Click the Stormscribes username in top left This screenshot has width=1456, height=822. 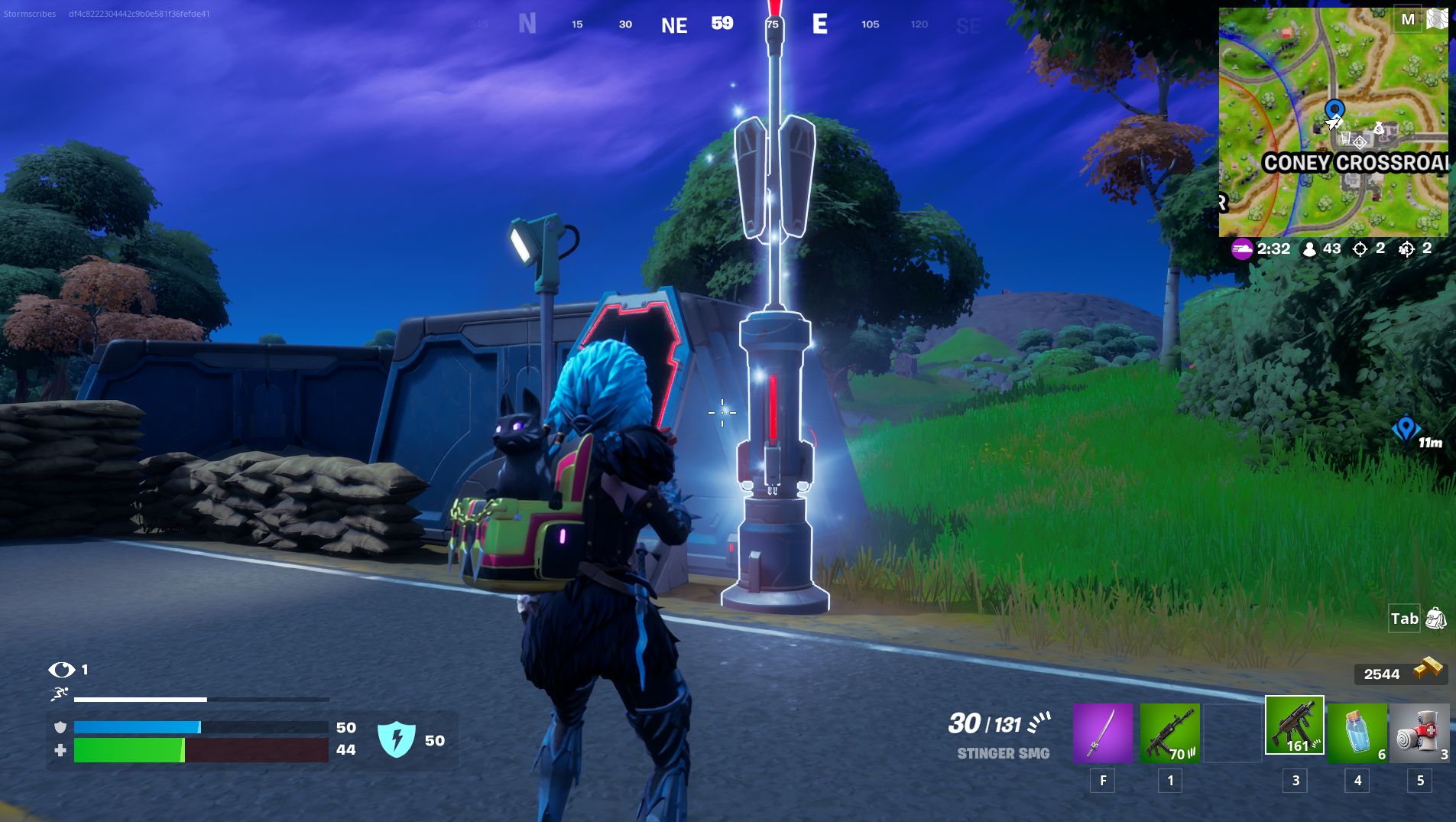pos(29,12)
